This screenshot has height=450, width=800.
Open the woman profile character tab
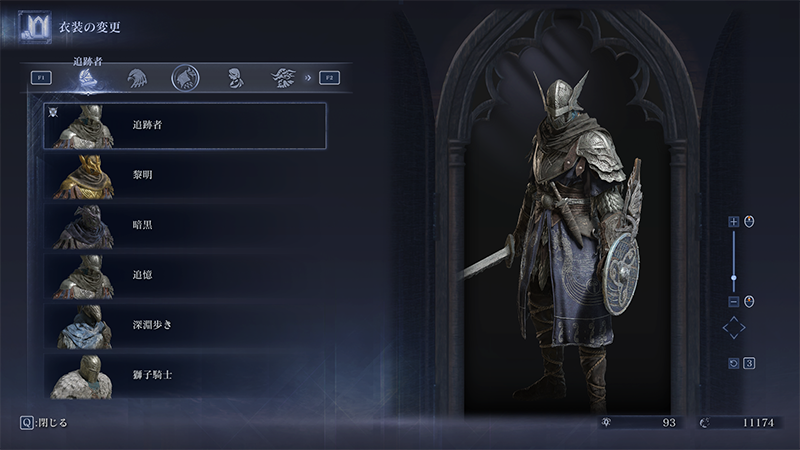[x=234, y=77]
